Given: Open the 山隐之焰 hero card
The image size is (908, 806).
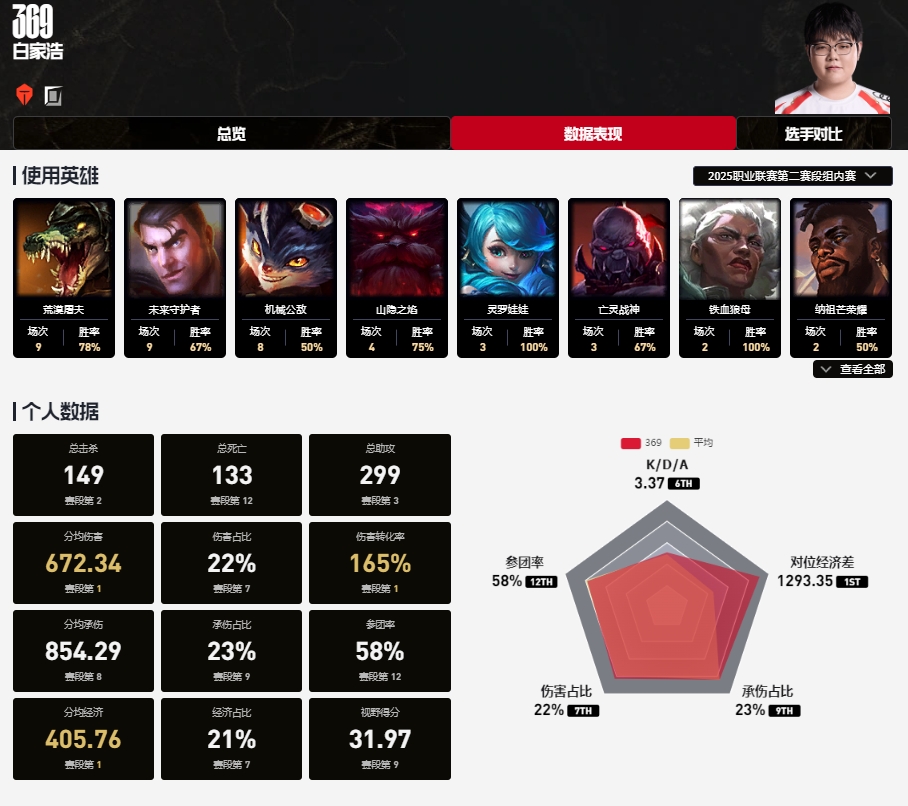Looking at the screenshot, I should point(397,277).
